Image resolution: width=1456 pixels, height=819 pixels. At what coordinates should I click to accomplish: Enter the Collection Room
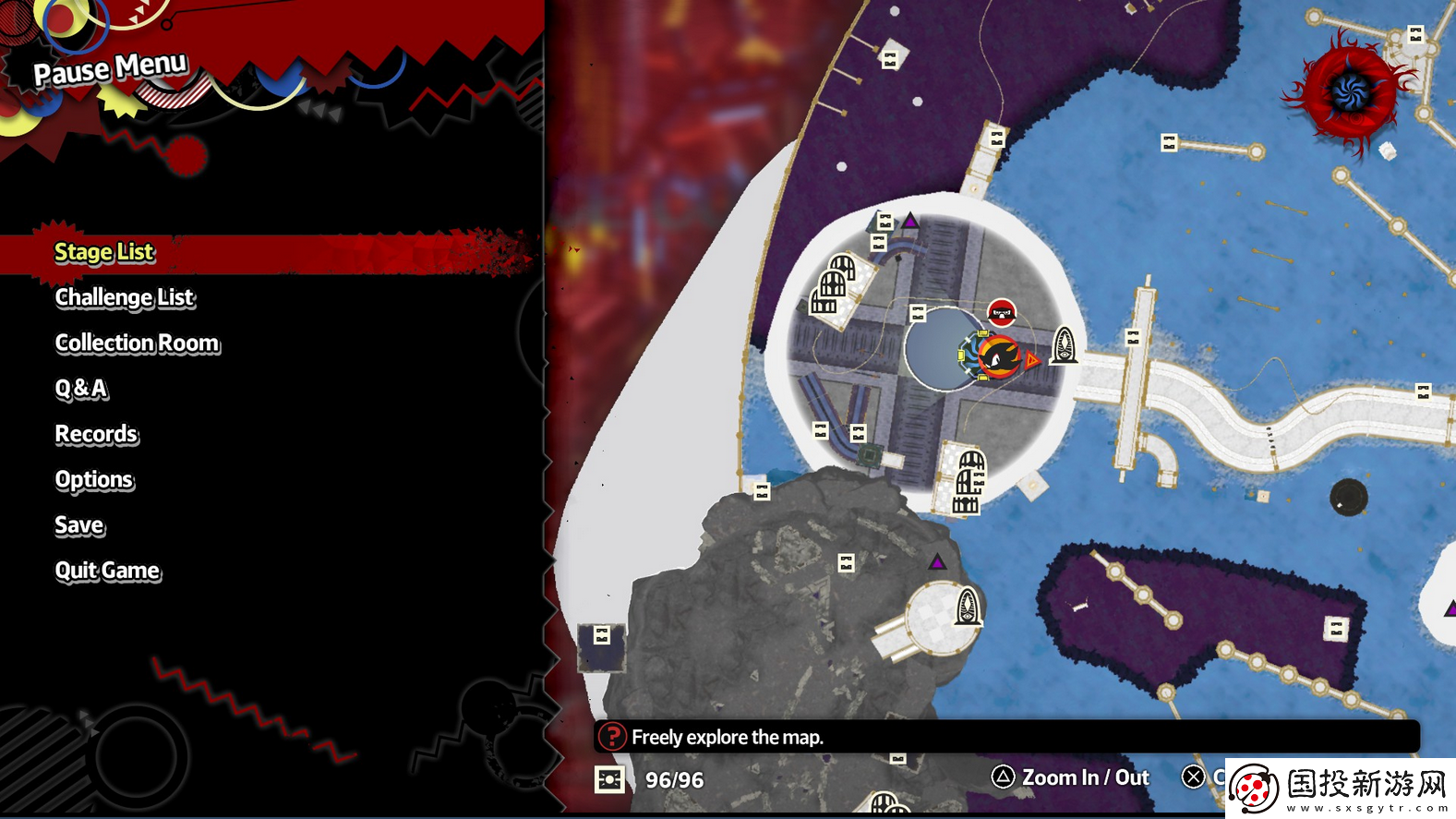tap(138, 343)
